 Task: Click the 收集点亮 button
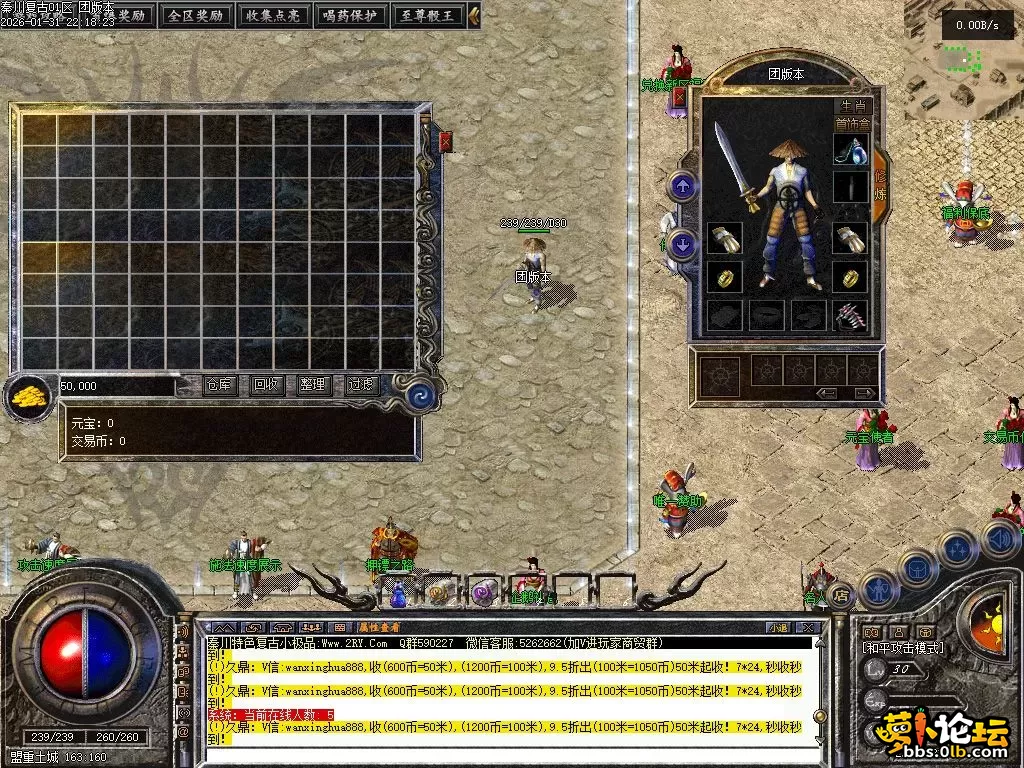coord(272,15)
